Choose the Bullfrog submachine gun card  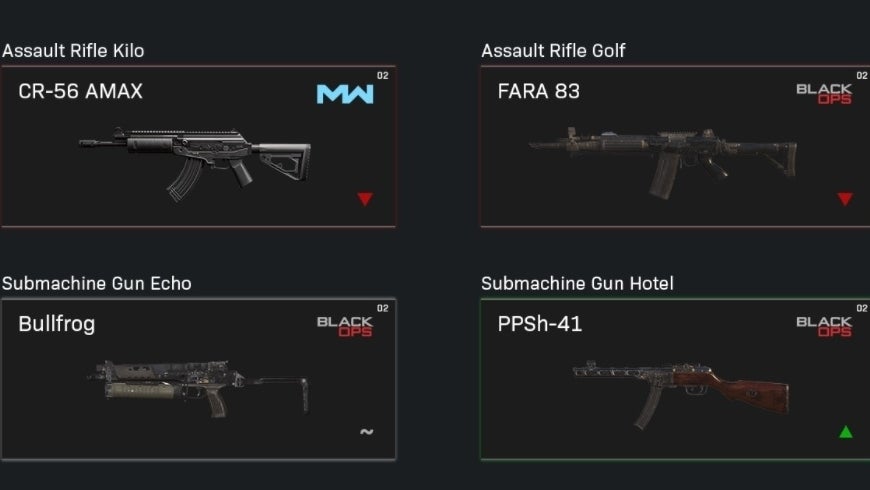point(198,379)
